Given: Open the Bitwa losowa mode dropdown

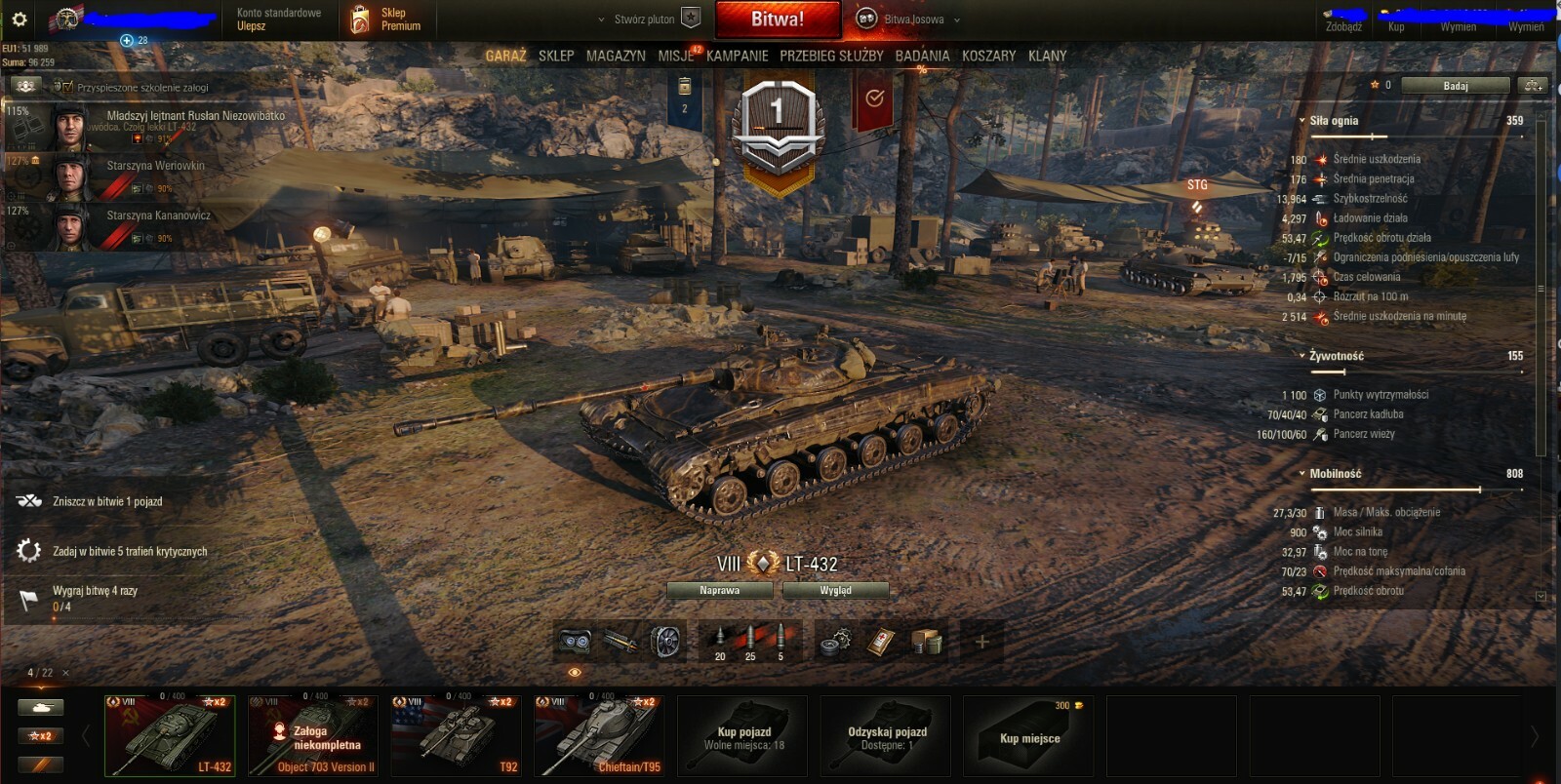Looking at the screenshot, I should tap(912, 20).
